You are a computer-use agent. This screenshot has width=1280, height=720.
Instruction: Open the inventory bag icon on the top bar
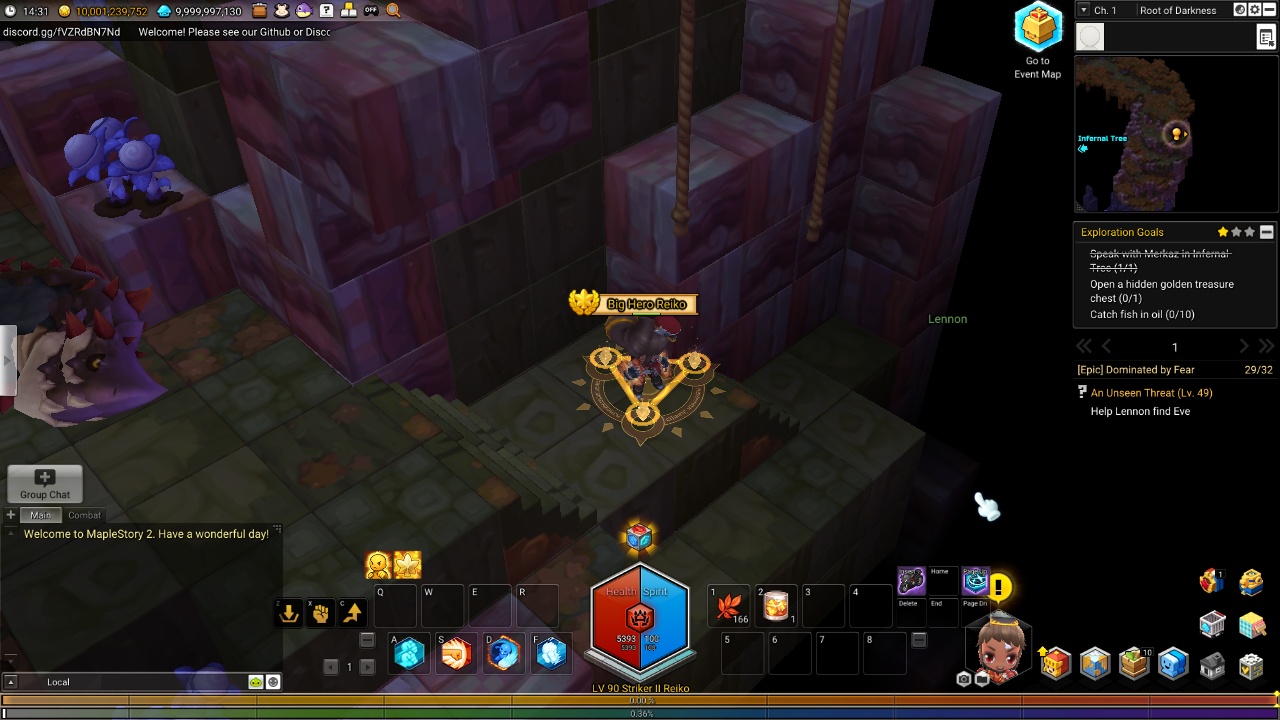pyautogui.click(x=259, y=10)
